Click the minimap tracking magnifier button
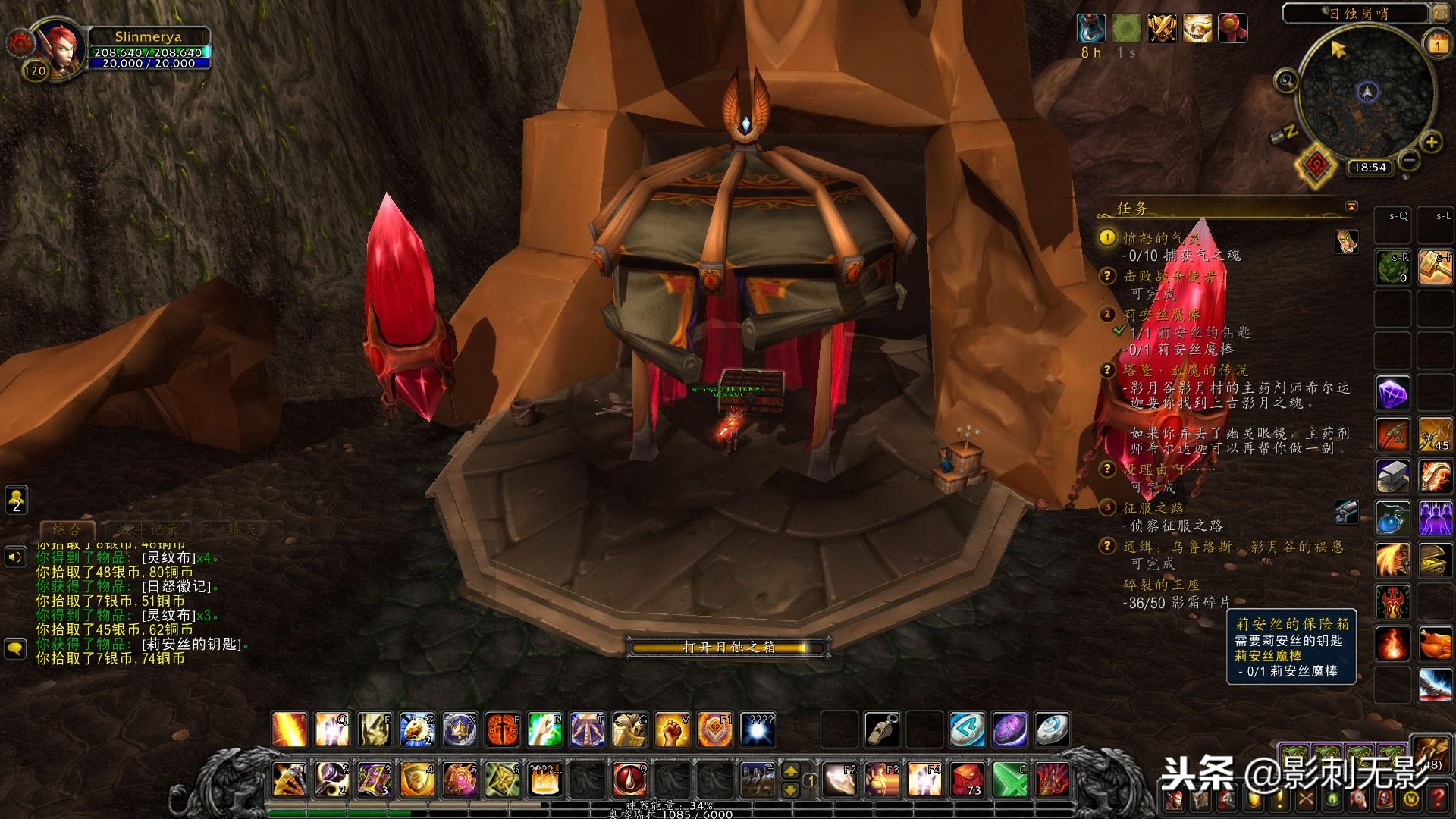The width and height of the screenshot is (1456, 819). 1285,80
